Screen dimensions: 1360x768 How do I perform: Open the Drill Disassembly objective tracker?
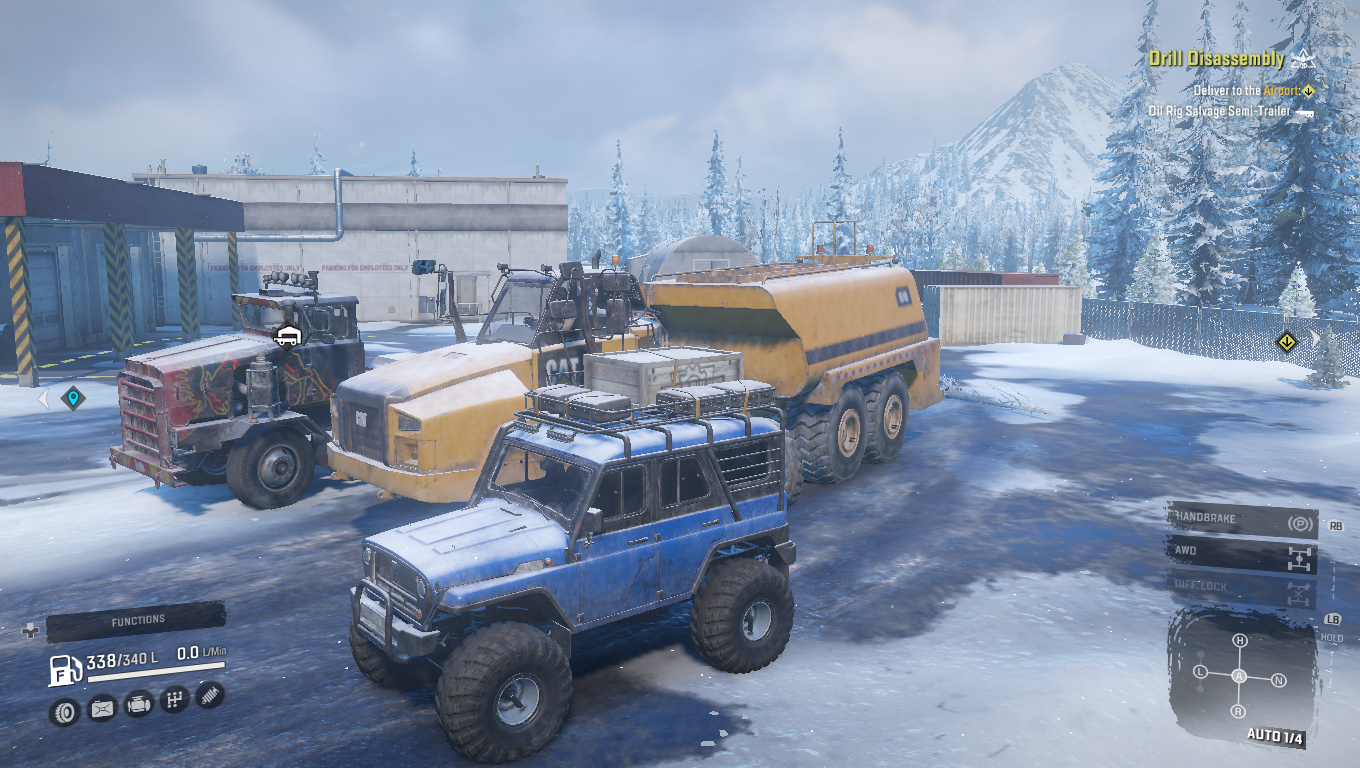pos(1216,59)
